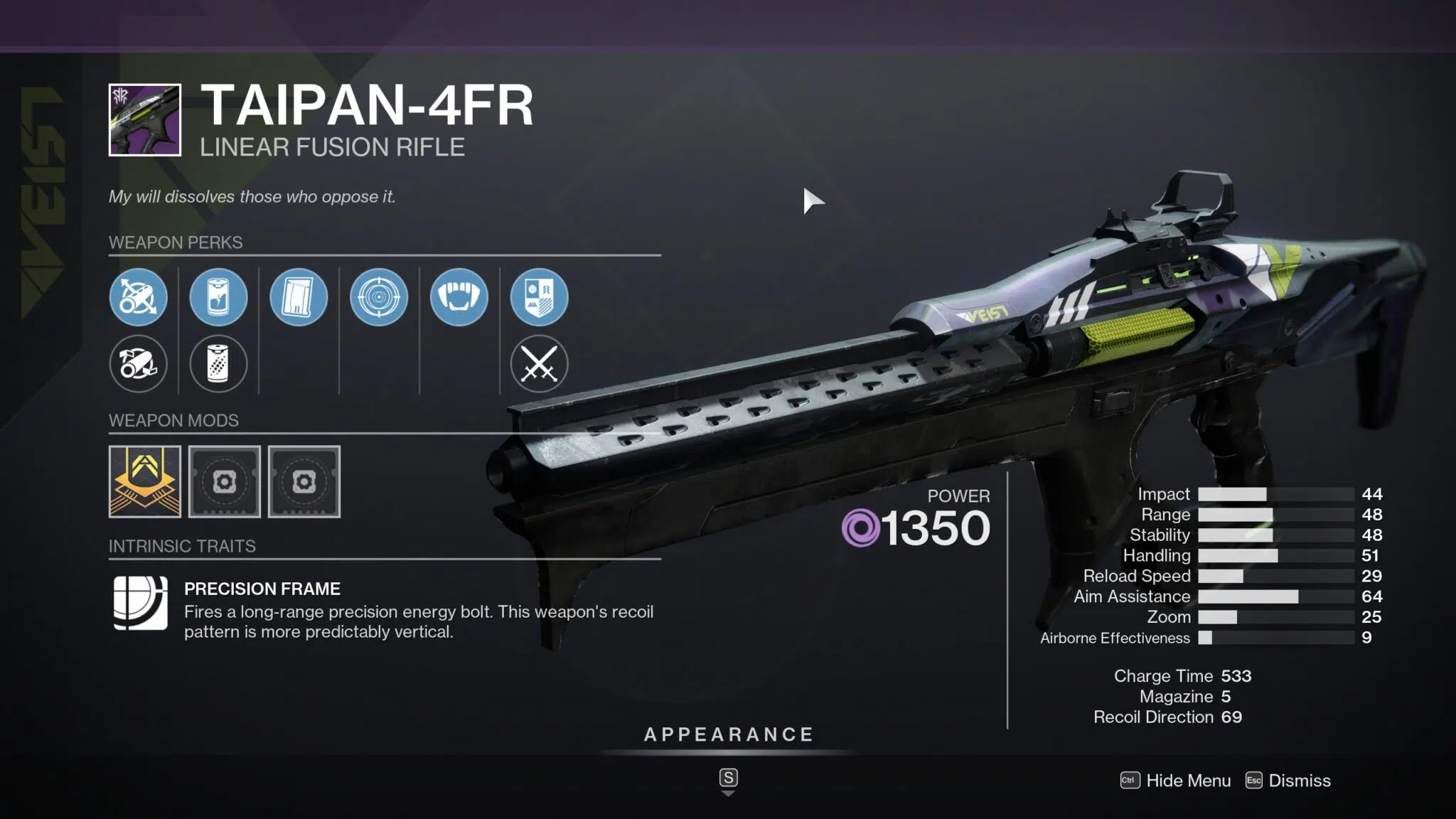Dismiss the weapon inspection screen
This screenshot has width=1456, height=819.
1299,781
